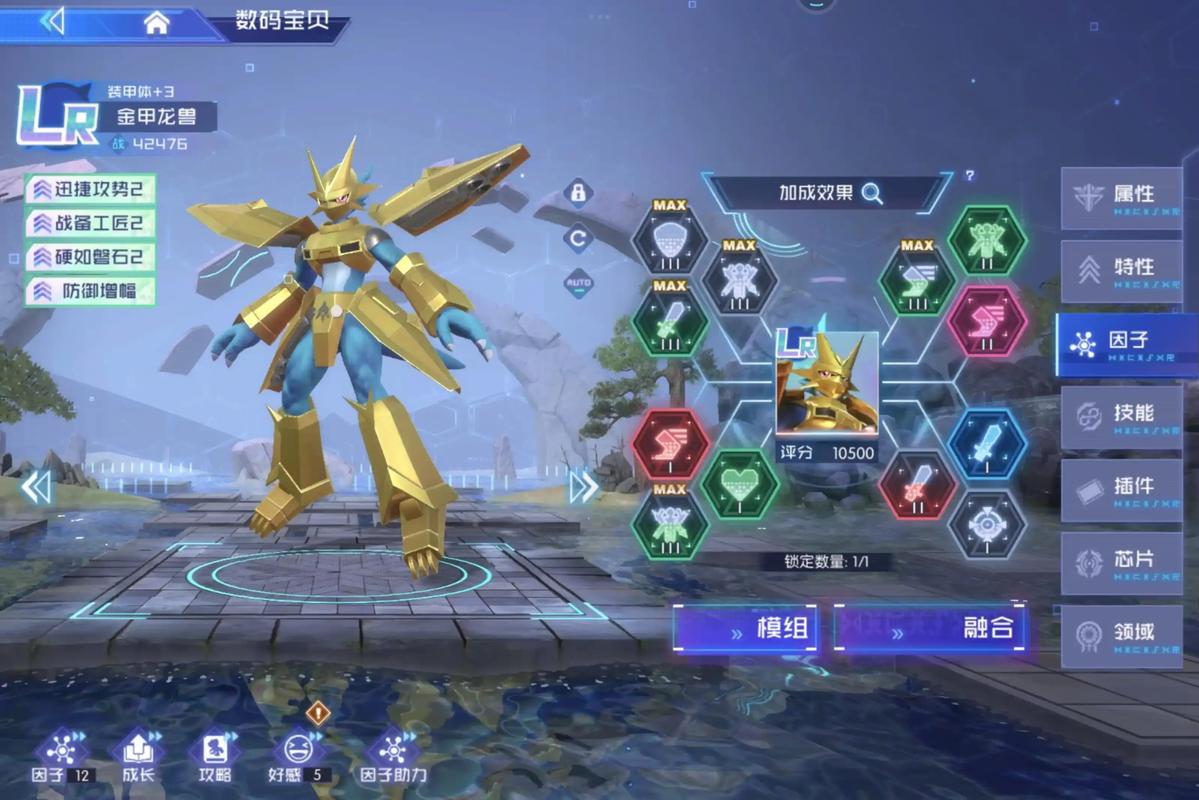Open the 特性 tab
This screenshot has height=800, width=1199.
(1121, 270)
